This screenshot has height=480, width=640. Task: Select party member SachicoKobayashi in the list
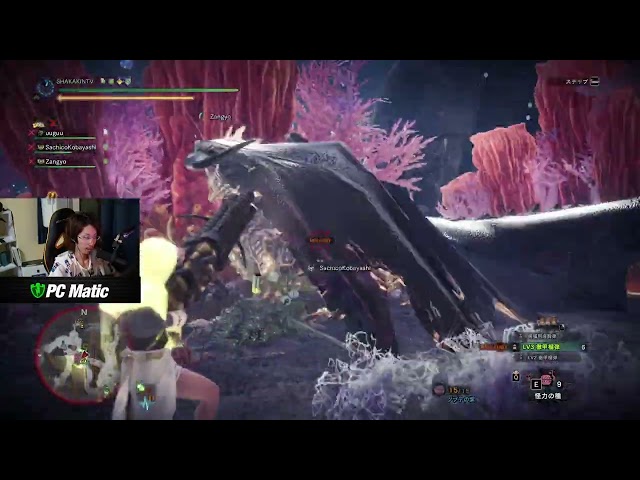[68, 146]
